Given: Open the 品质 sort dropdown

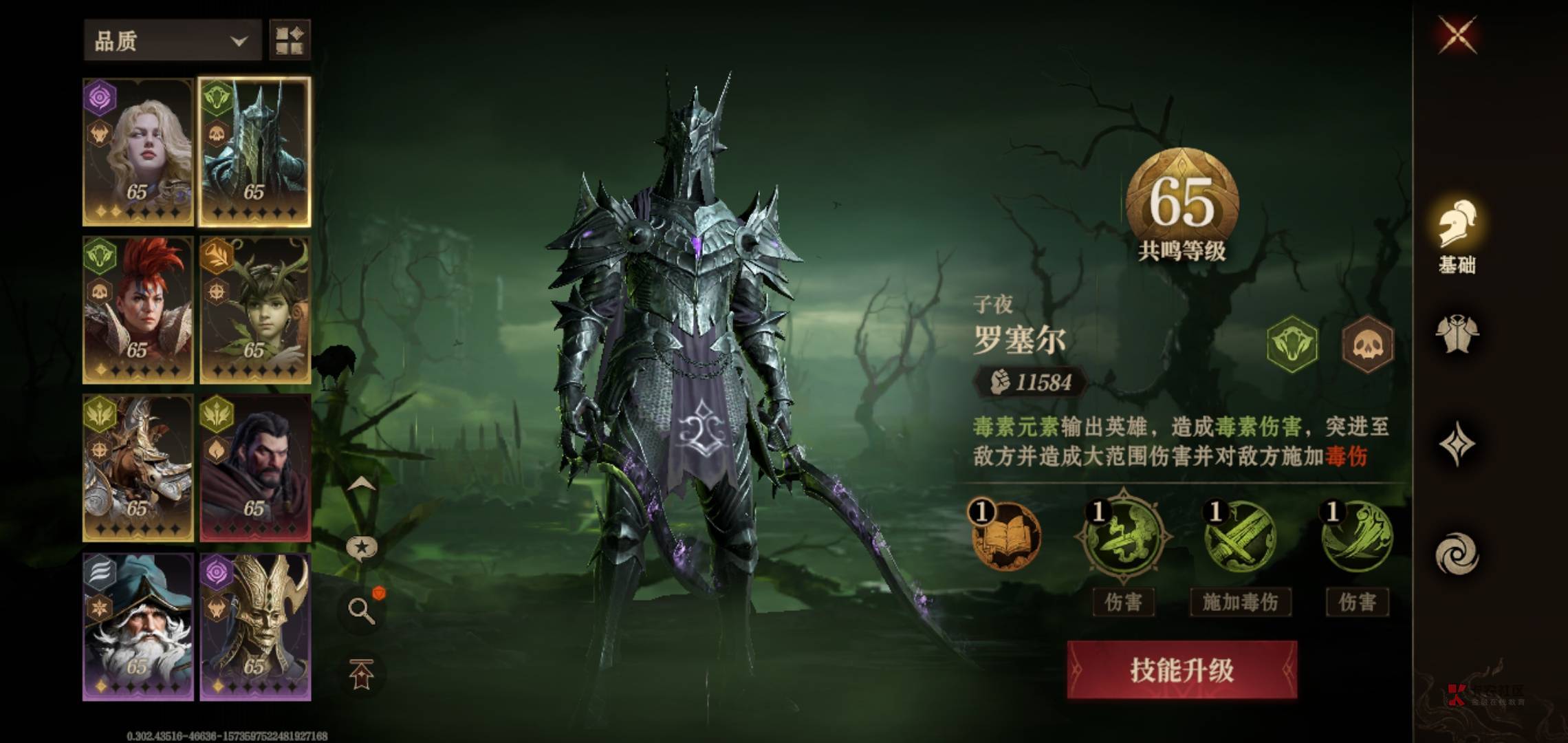Looking at the screenshot, I should click(x=171, y=41).
